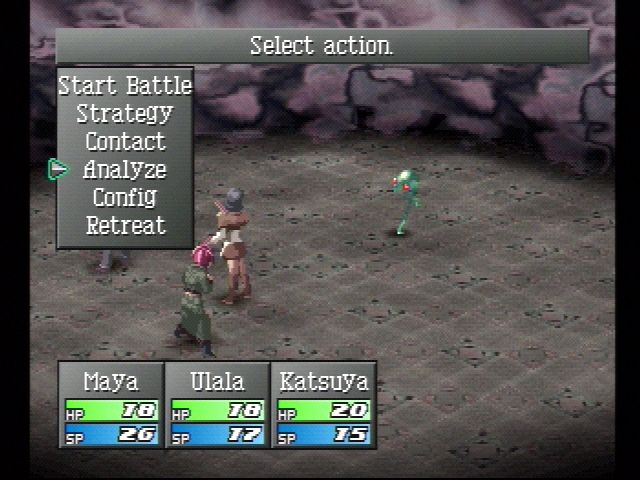Open the Config menu entry
This screenshot has height=480, width=640.
pyautogui.click(x=125, y=197)
